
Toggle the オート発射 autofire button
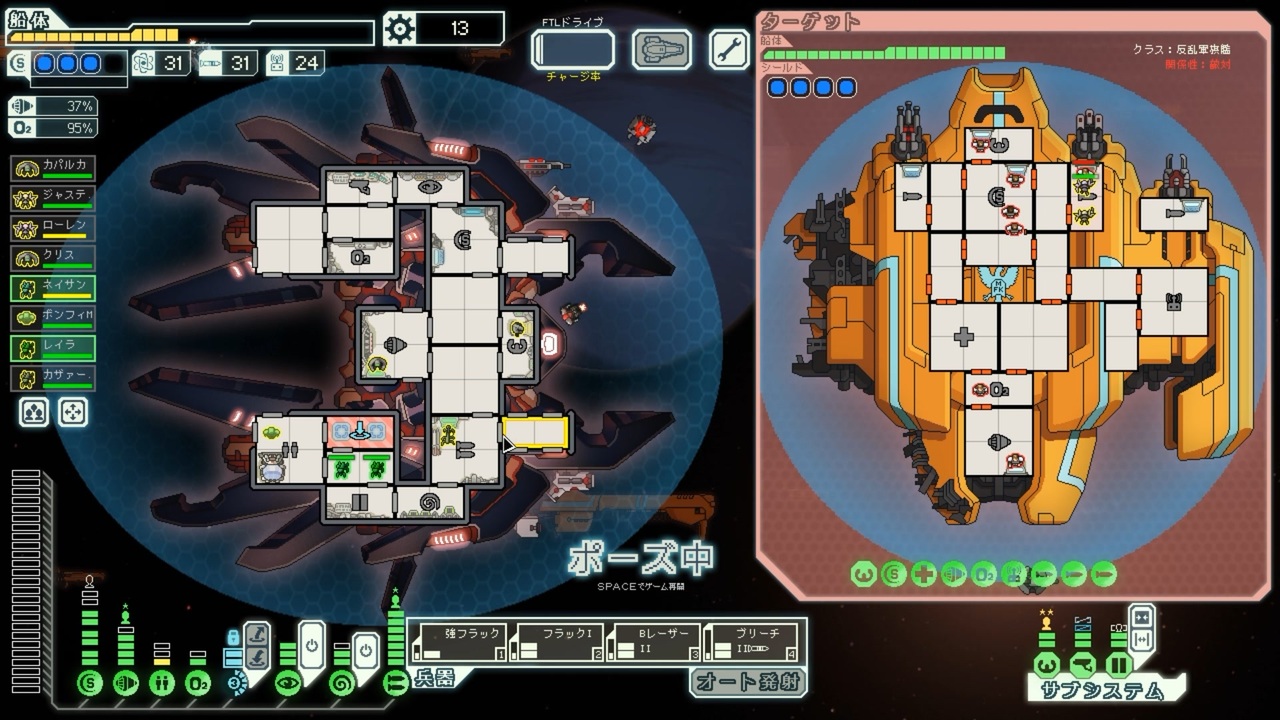pos(747,682)
